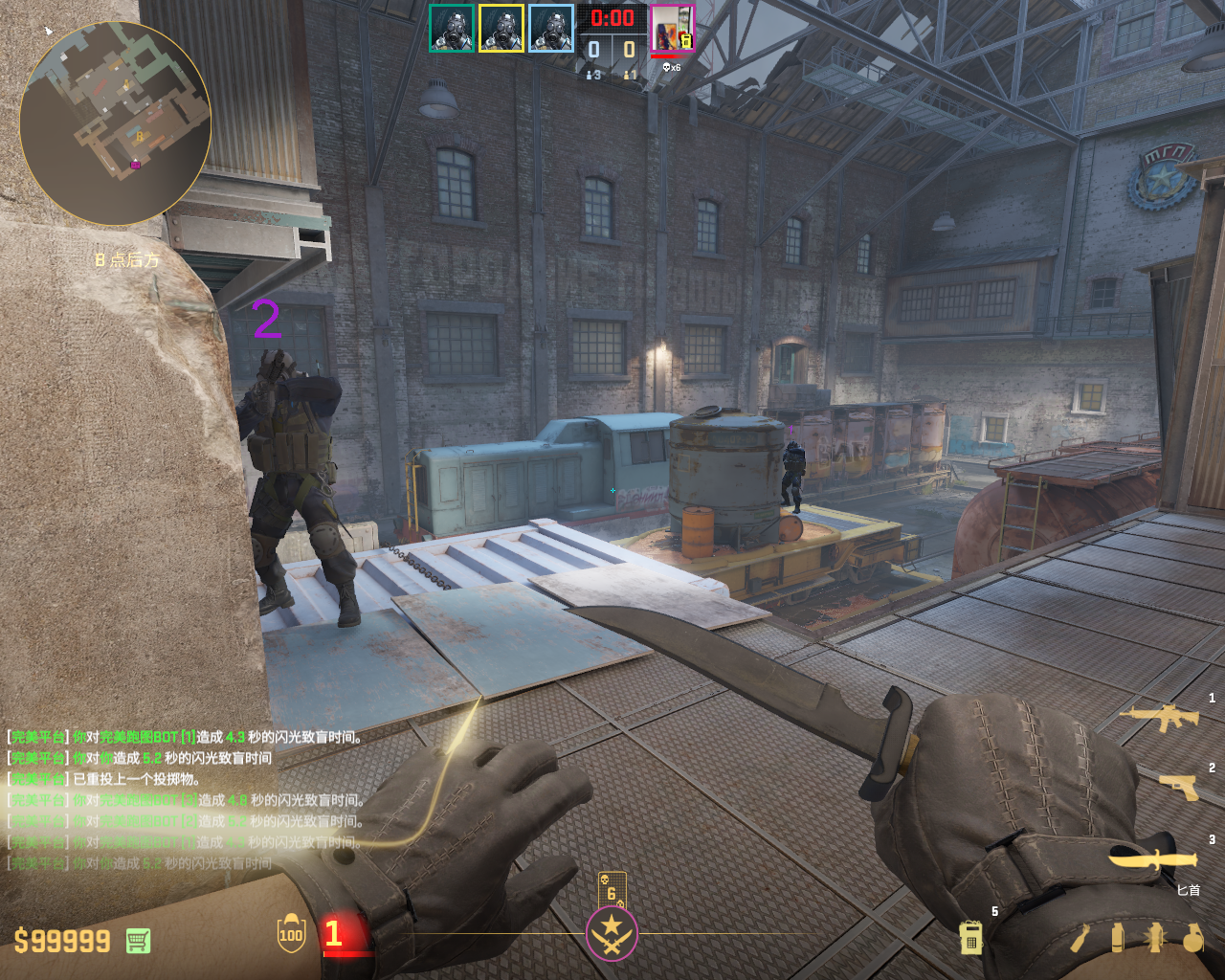Select the rifle in weapon slot 1
This screenshot has height=980, width=1225.
pos(1159,717)
